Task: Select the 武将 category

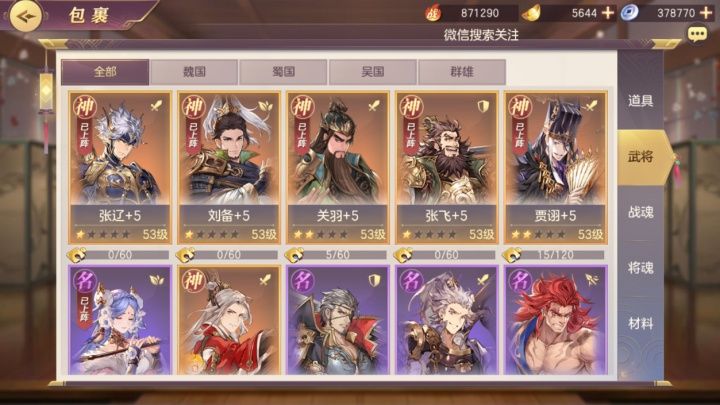Action: coord(640,156)
